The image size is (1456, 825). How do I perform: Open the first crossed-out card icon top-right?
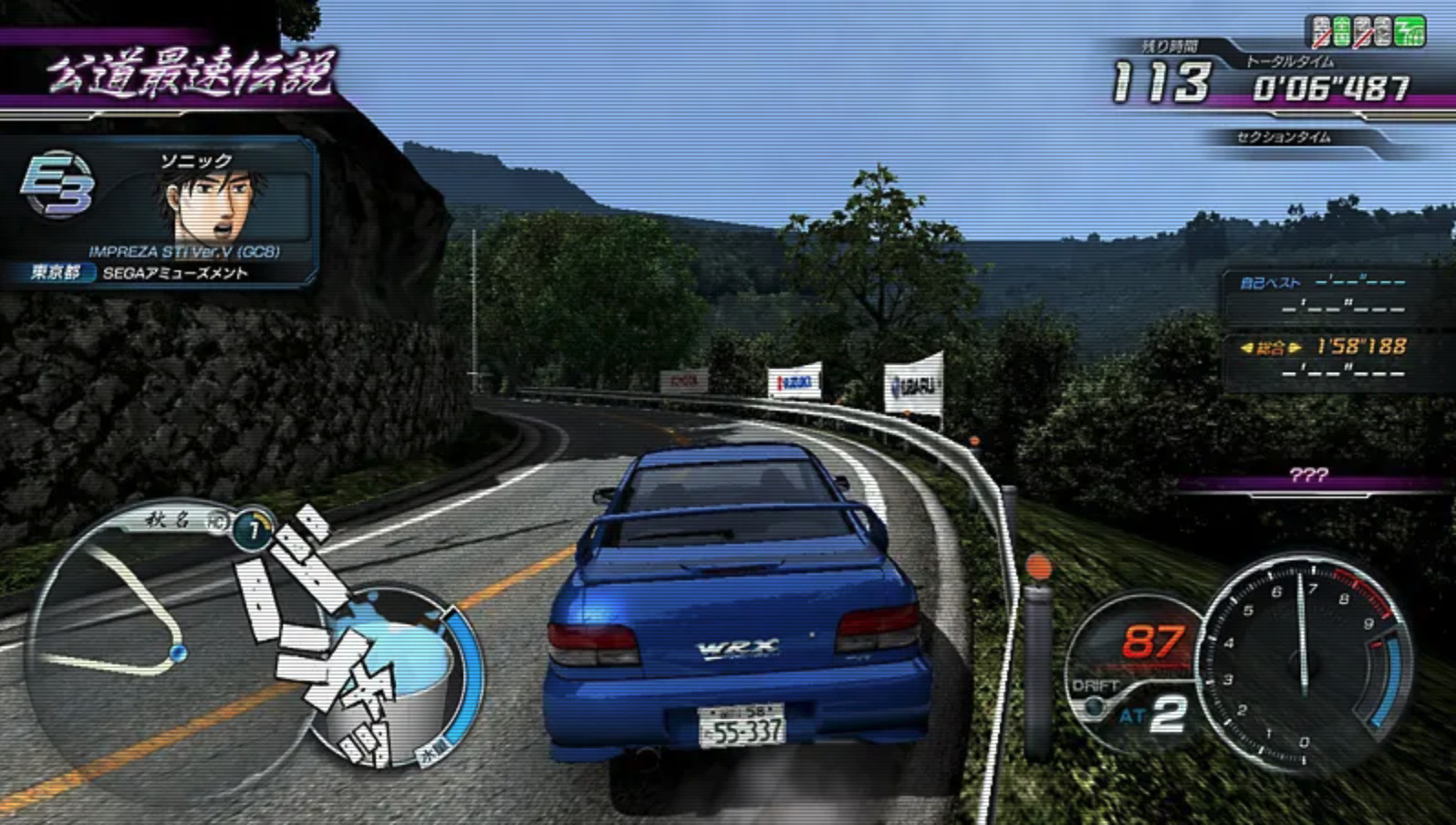1320,30
